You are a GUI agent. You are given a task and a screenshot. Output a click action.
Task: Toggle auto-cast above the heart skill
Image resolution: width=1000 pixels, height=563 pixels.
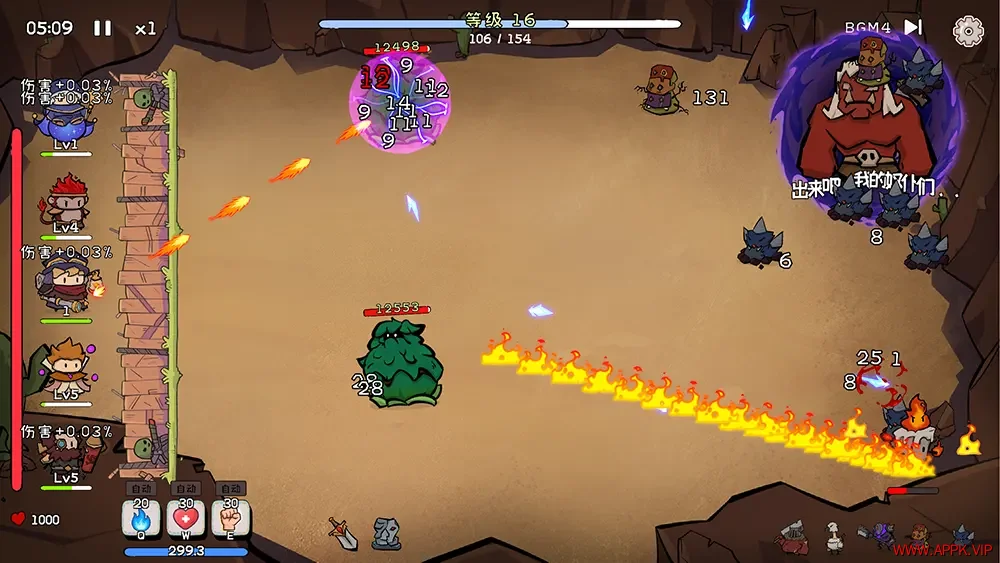186,489
